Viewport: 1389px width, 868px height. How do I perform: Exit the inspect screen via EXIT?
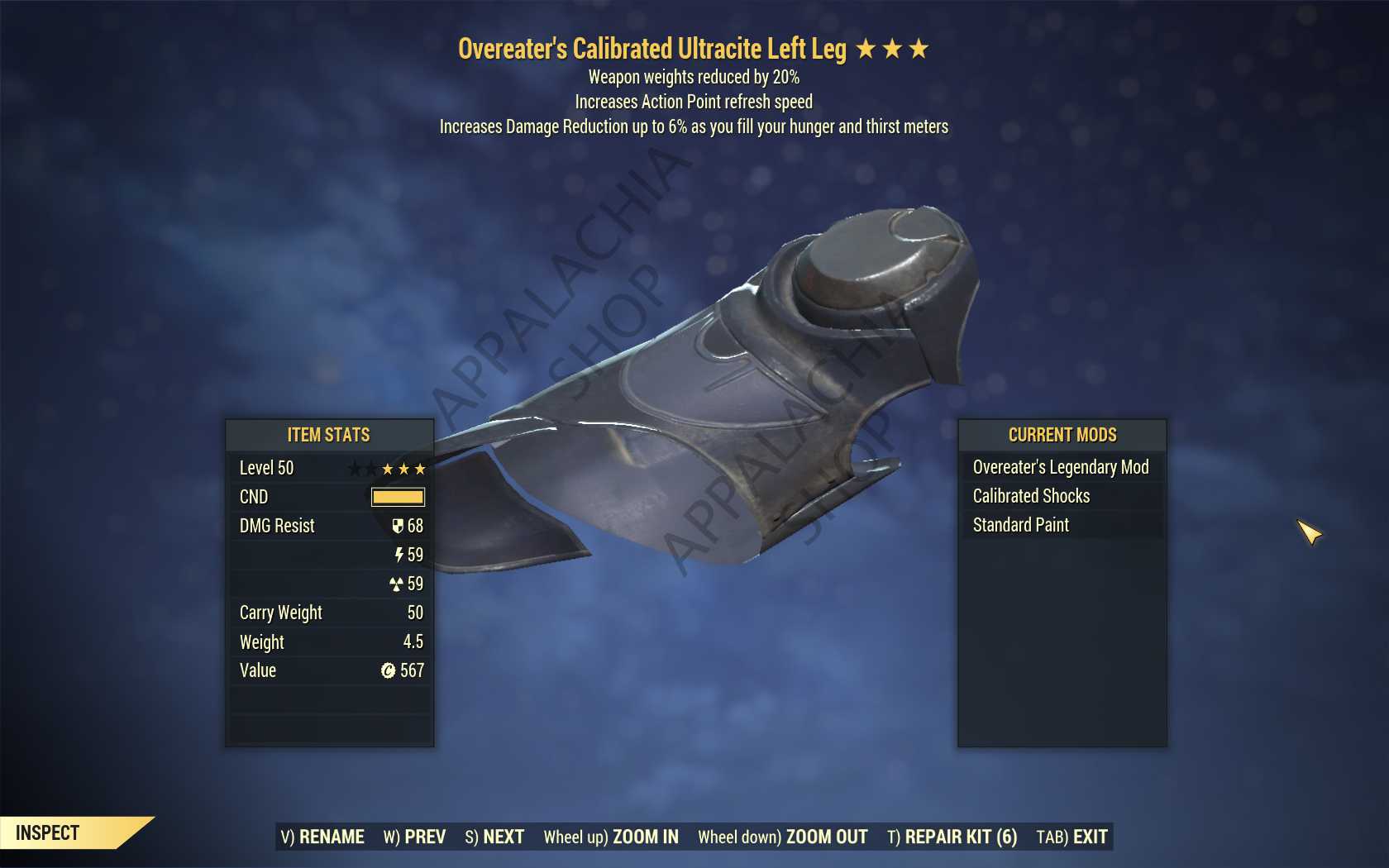pos(1072,837)
